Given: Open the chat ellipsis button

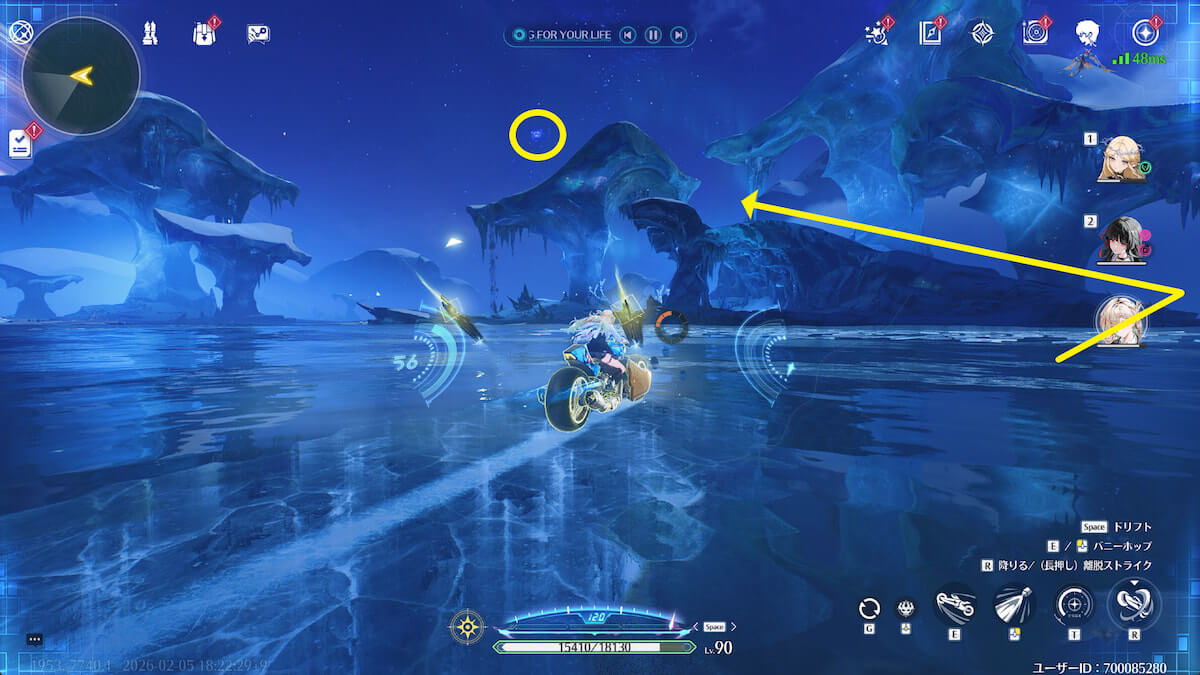Looking at the screenshot, I should (x=34, y=639).
